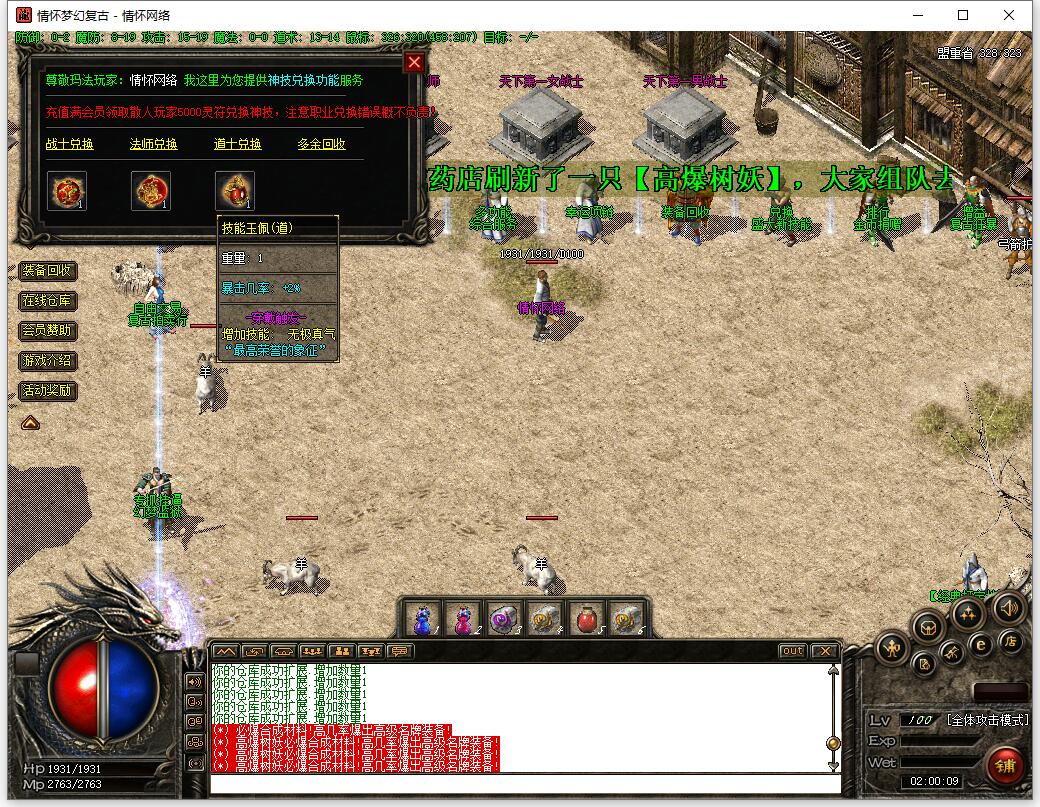Close the 神技兑换 exchange dialog
1040x807 pixels.
click(x=414, y=63)
